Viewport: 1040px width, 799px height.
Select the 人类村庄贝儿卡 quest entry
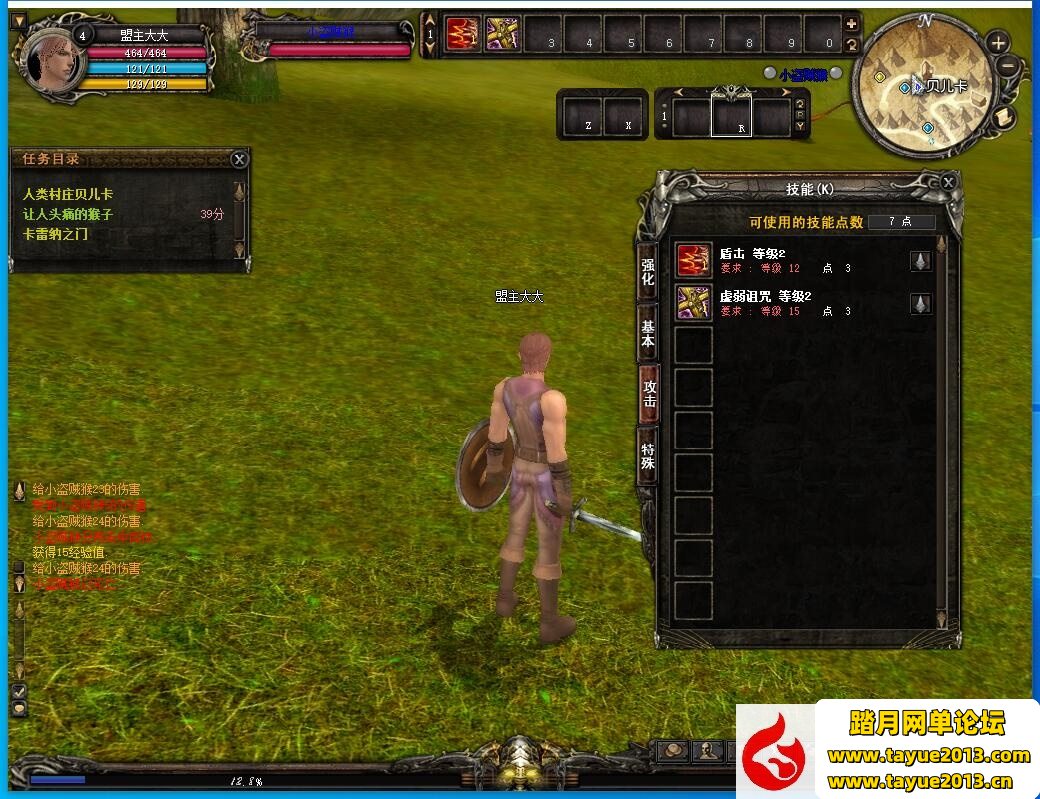(68, 194)
